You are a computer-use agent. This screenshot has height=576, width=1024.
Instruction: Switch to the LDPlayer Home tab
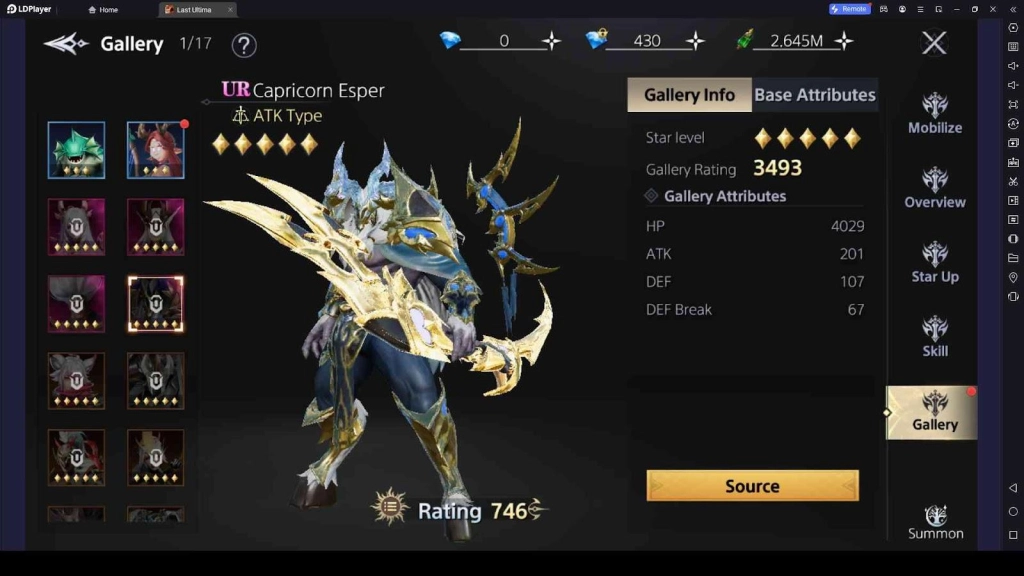(x=103, y=9)
